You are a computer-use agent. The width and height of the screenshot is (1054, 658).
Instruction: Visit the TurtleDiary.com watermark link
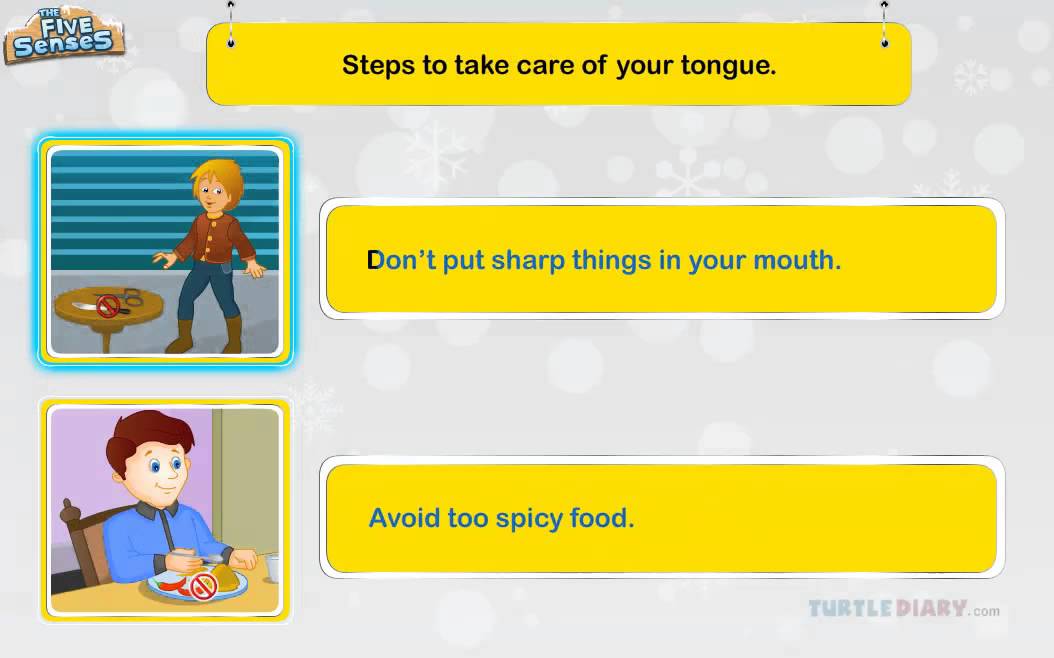point(903,609)
